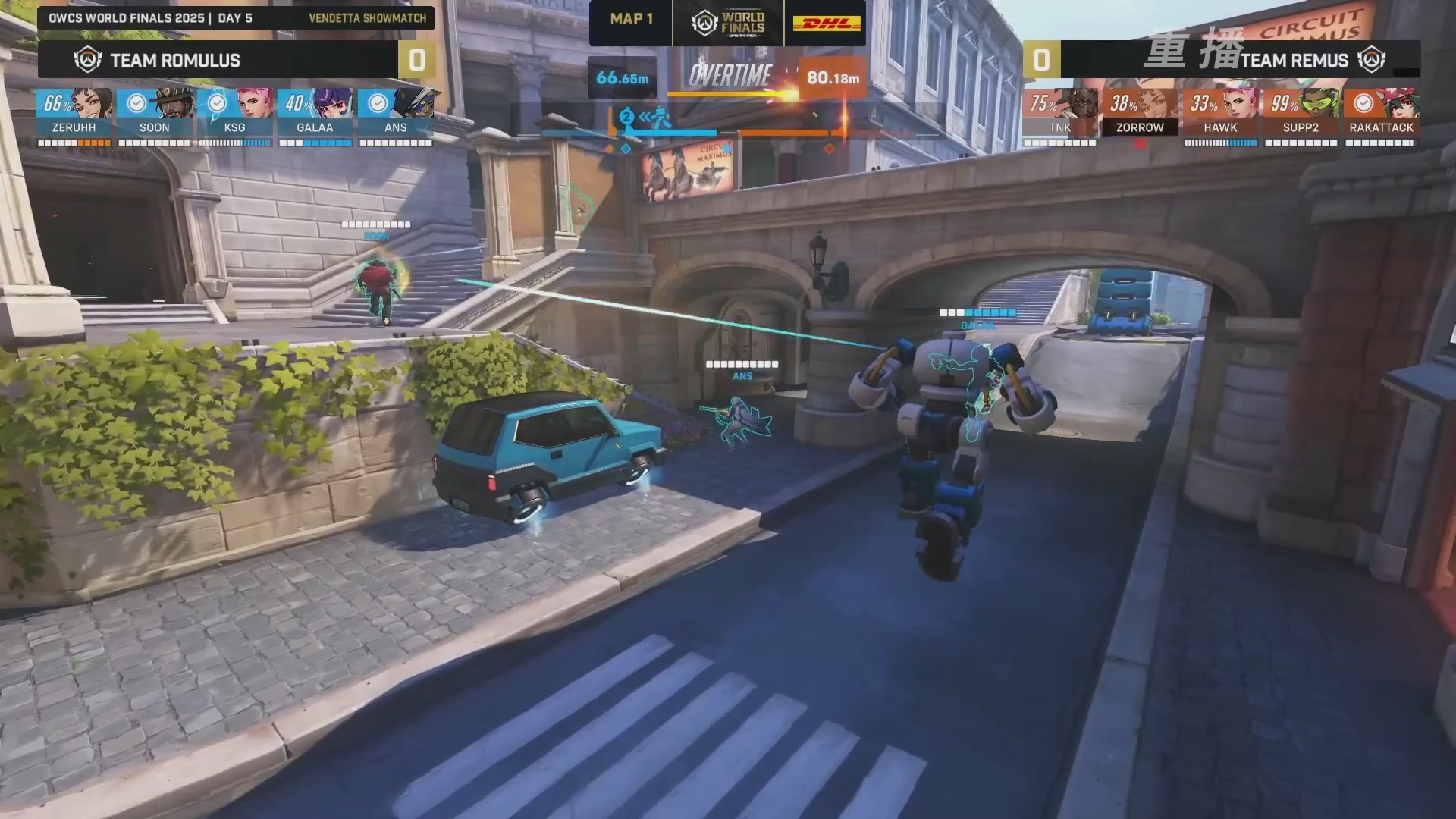Select TNK's player portrait
Screen dimensions: 1456x819
tap(1060, 105)
